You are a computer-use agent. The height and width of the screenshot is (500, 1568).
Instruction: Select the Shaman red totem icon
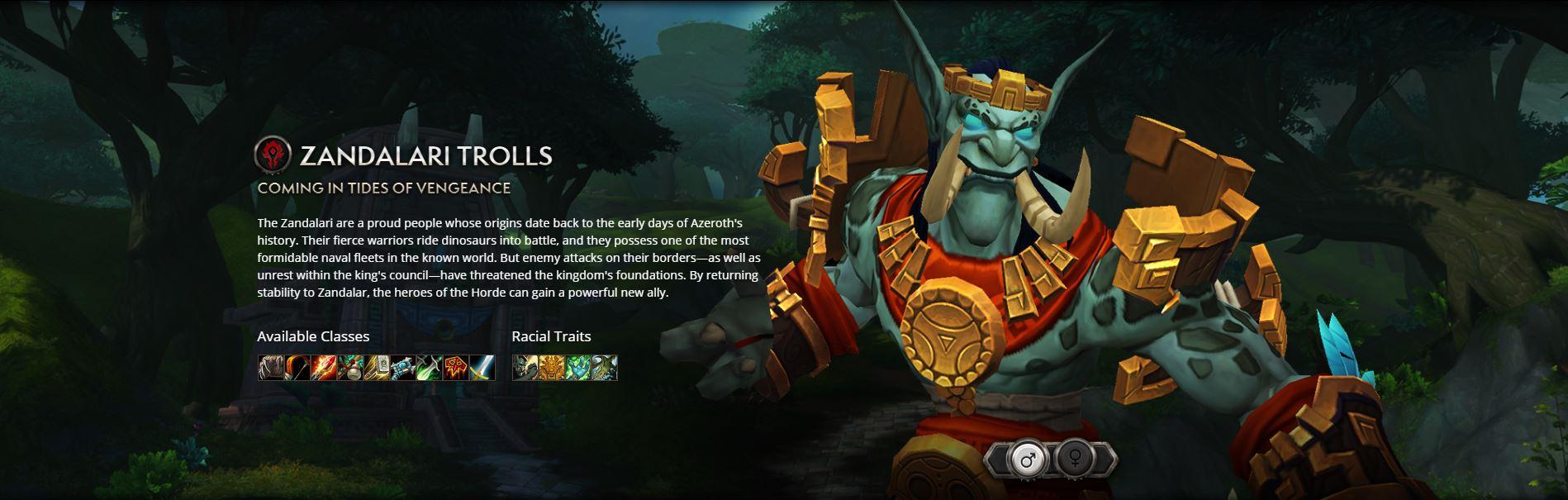[x=455, y=368]
